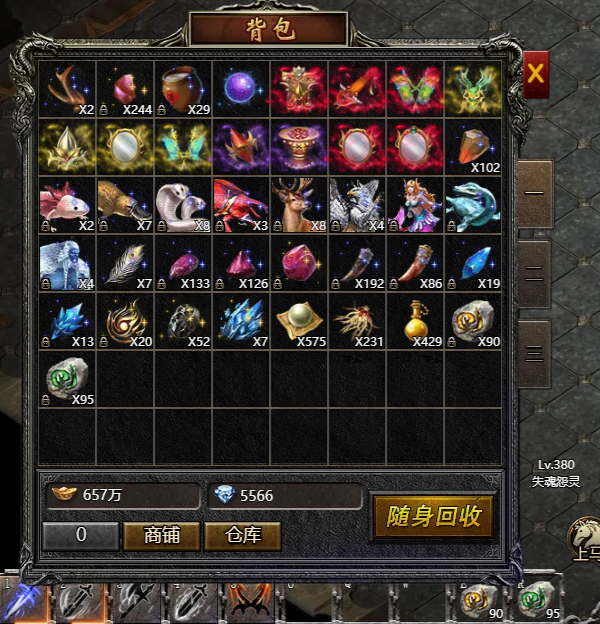The width and height of the screenshot is (600, 624).
Task: Open the 仓库 warehouse
Action: click(x=242, y=536)
